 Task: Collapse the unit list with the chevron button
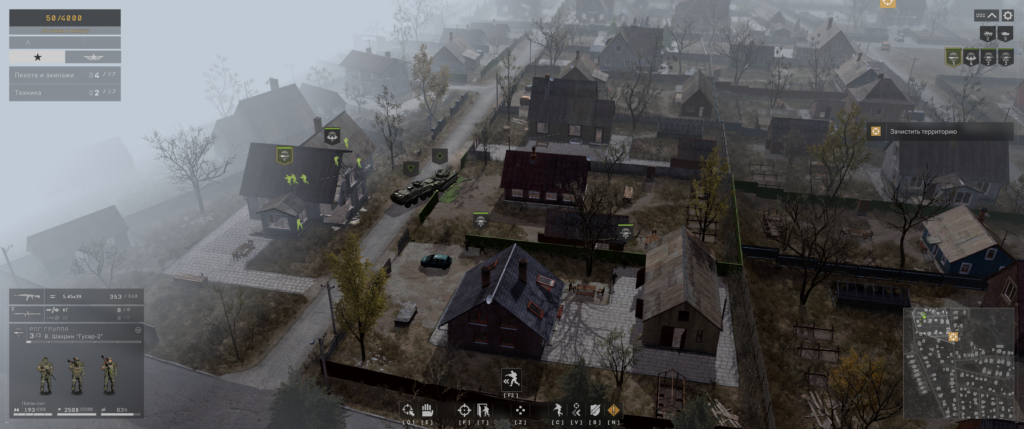993,15
